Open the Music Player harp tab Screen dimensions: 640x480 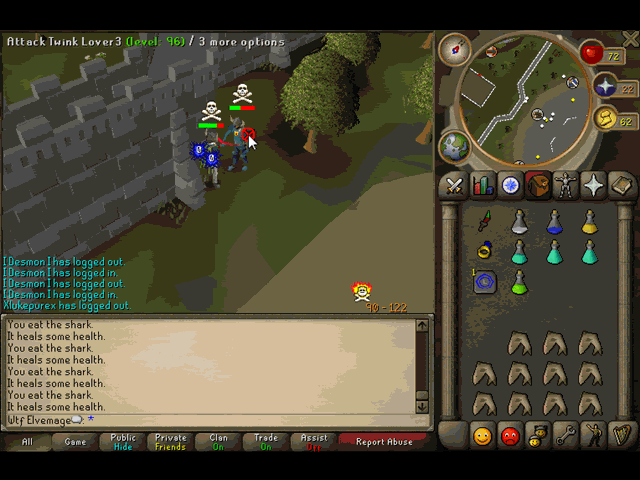[623, 436]
